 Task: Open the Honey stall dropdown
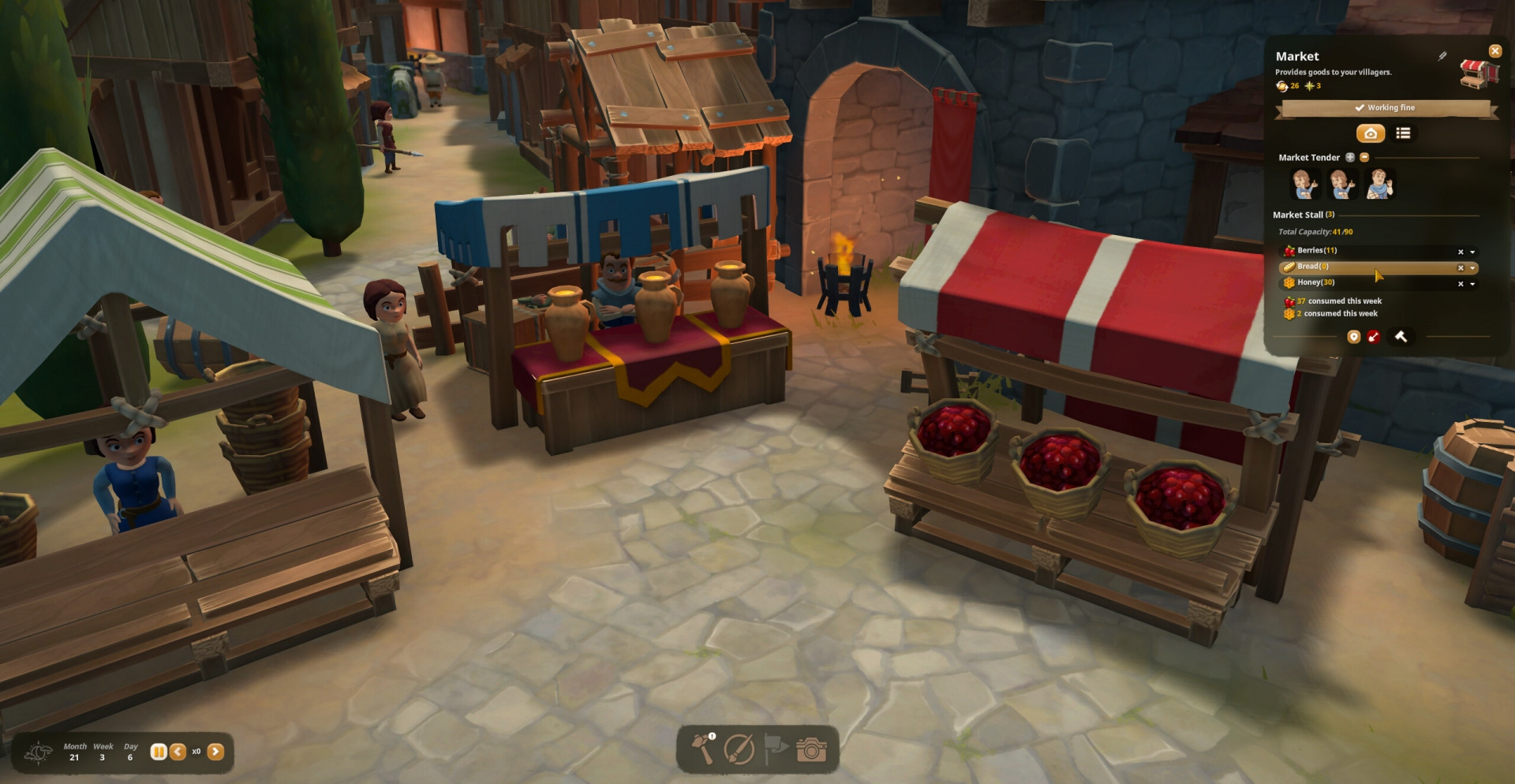point(1472,283)
